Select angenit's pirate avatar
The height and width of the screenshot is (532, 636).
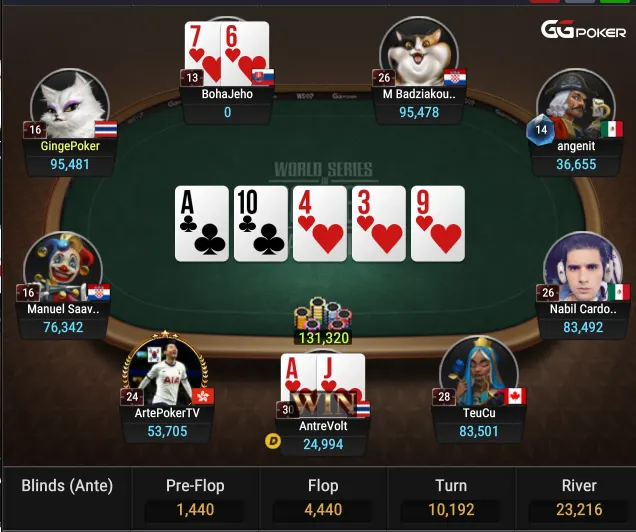coord(575,102)
